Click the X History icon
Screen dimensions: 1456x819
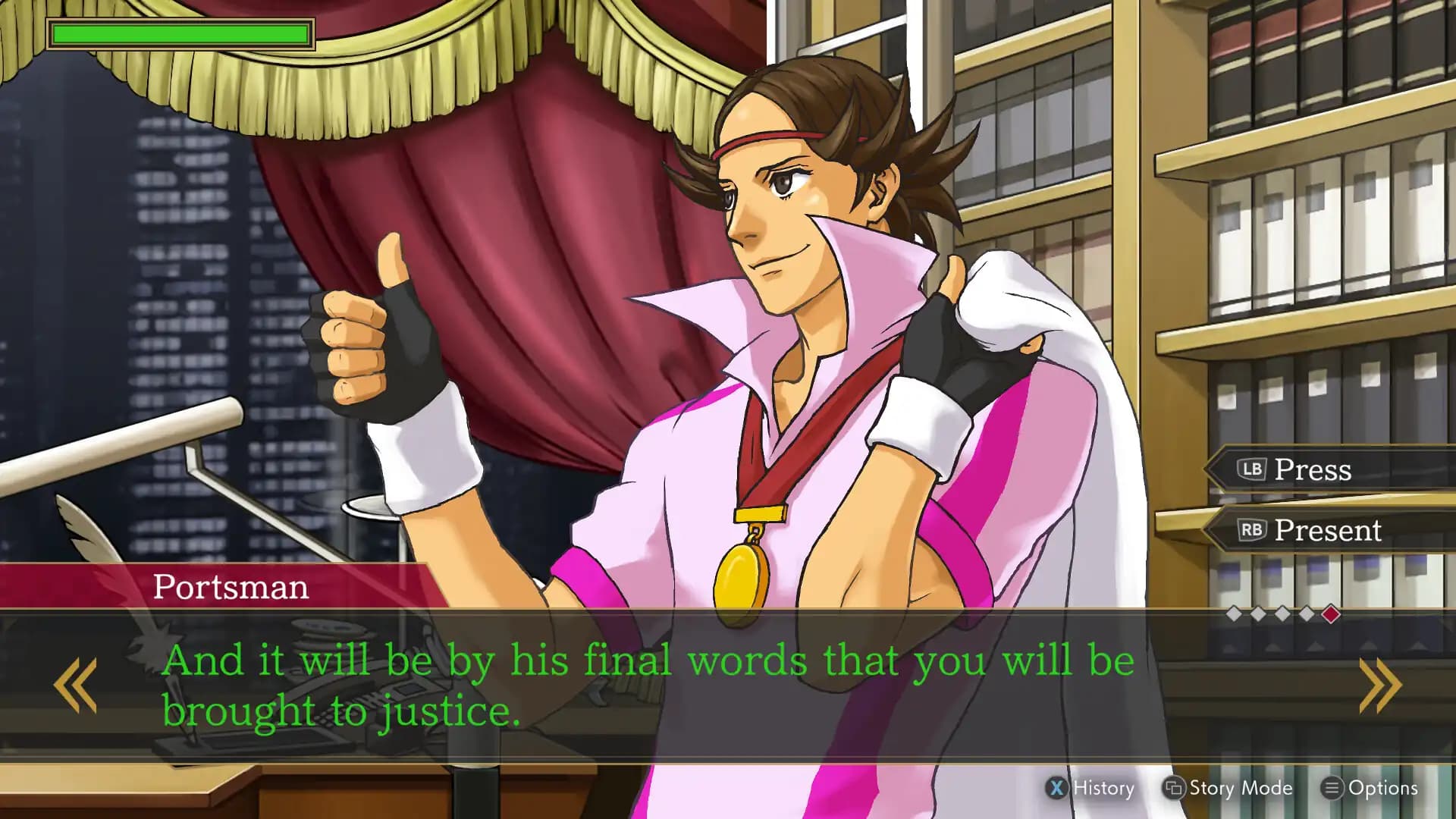(1056, 788)
